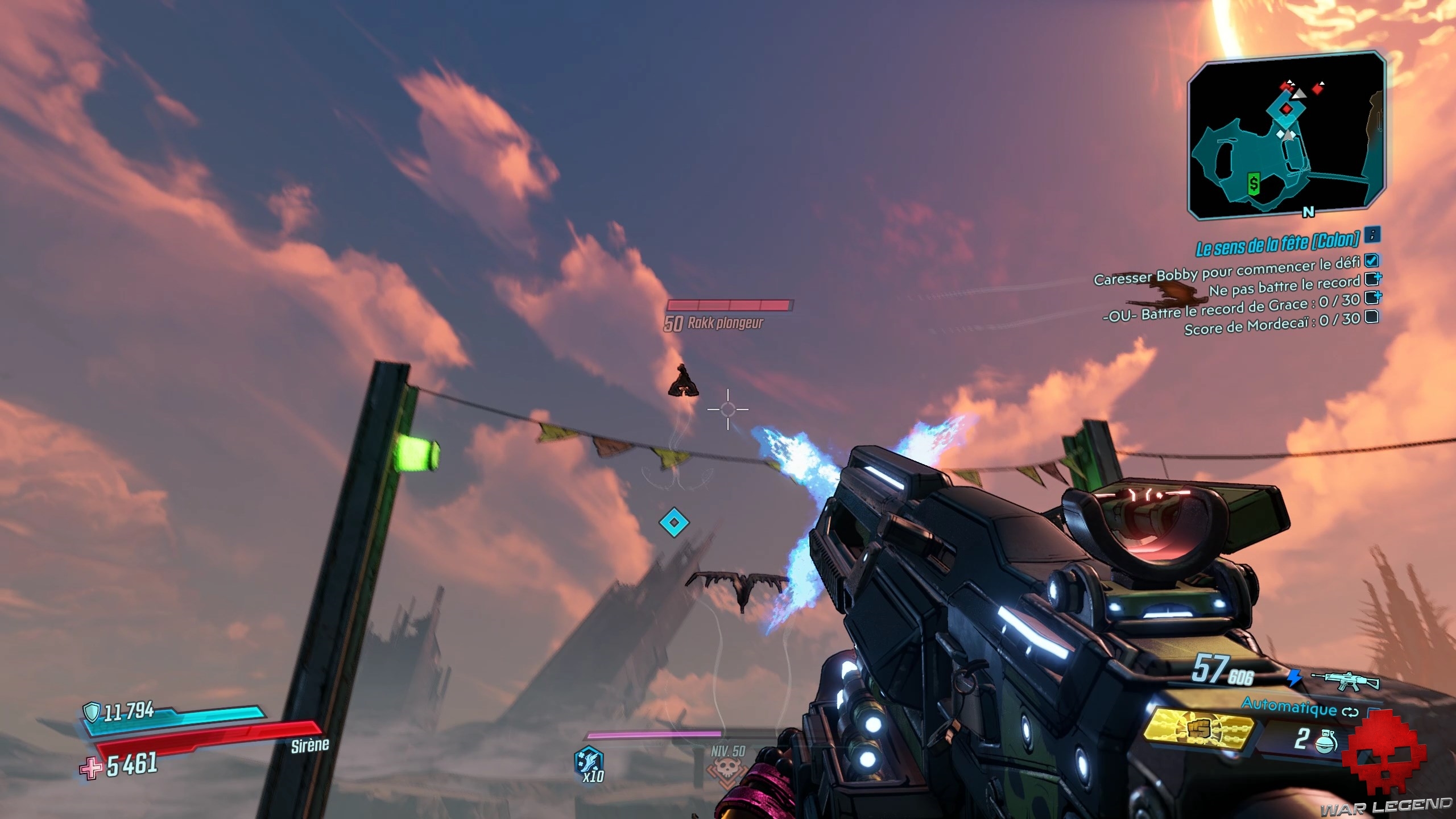Viewport: 1456px width, 819px height.
Task: Click the red health cross icon
Action: [91, 769]
